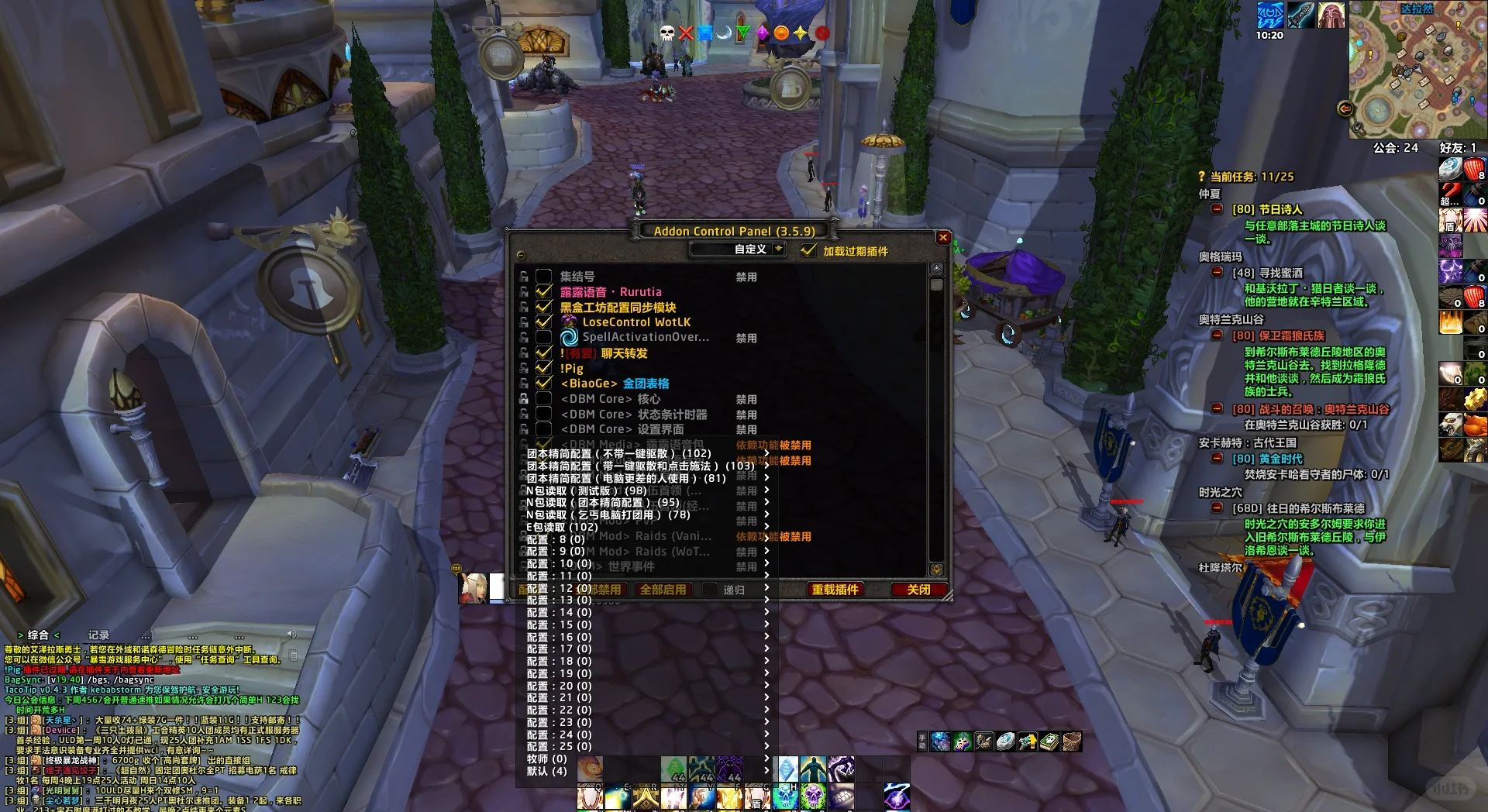Choose the 默认 (4) profile entry
Screen dimensions: 1488x812
pos(546,771)
